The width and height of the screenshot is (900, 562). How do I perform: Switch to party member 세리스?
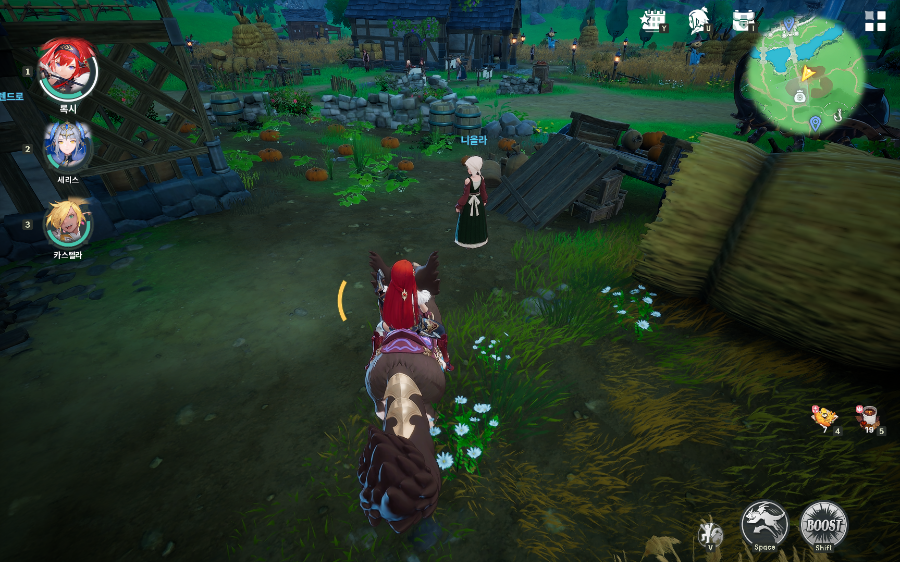tap(68, 146)
